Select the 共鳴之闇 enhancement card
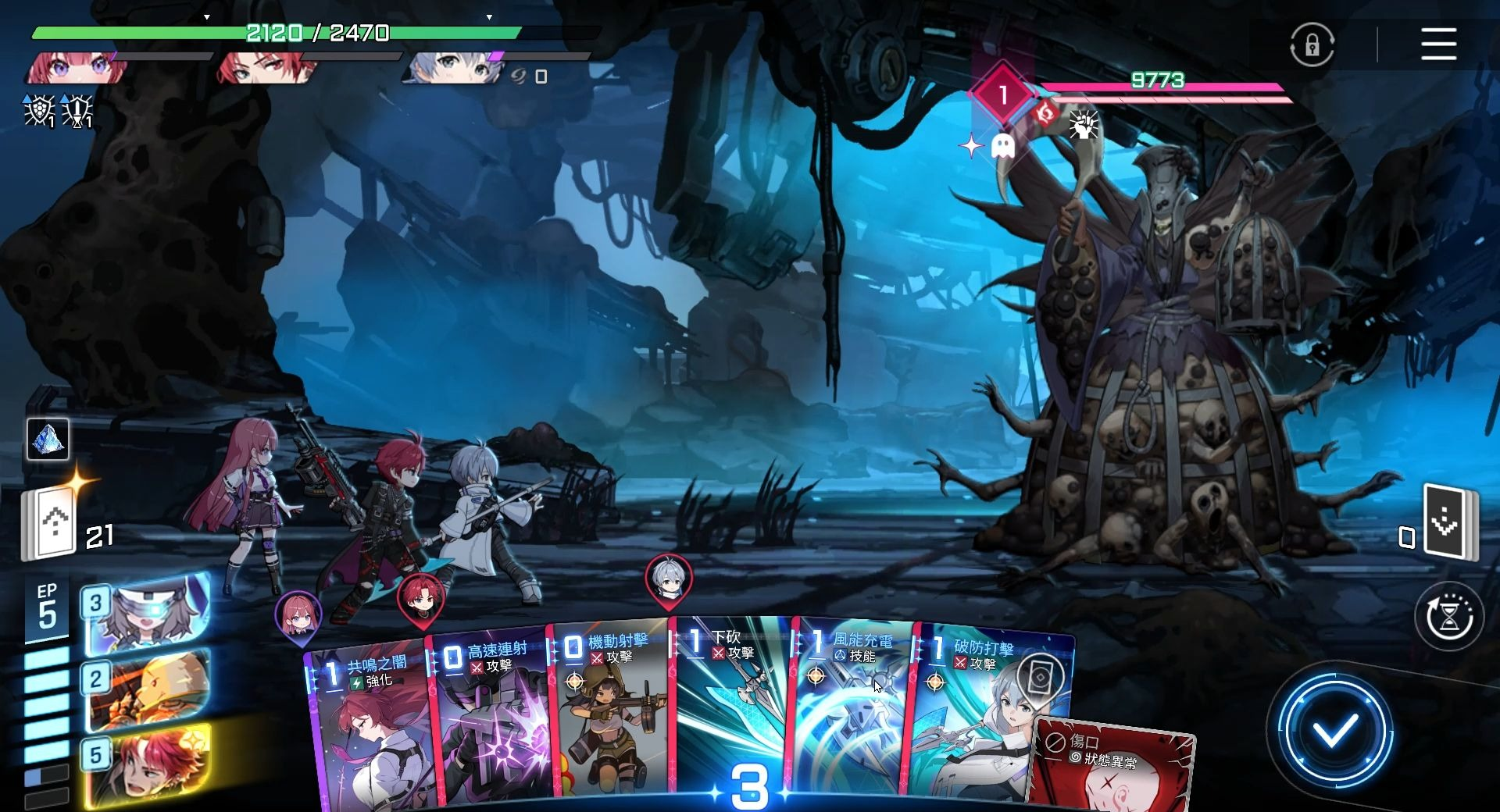 [371, 726]
